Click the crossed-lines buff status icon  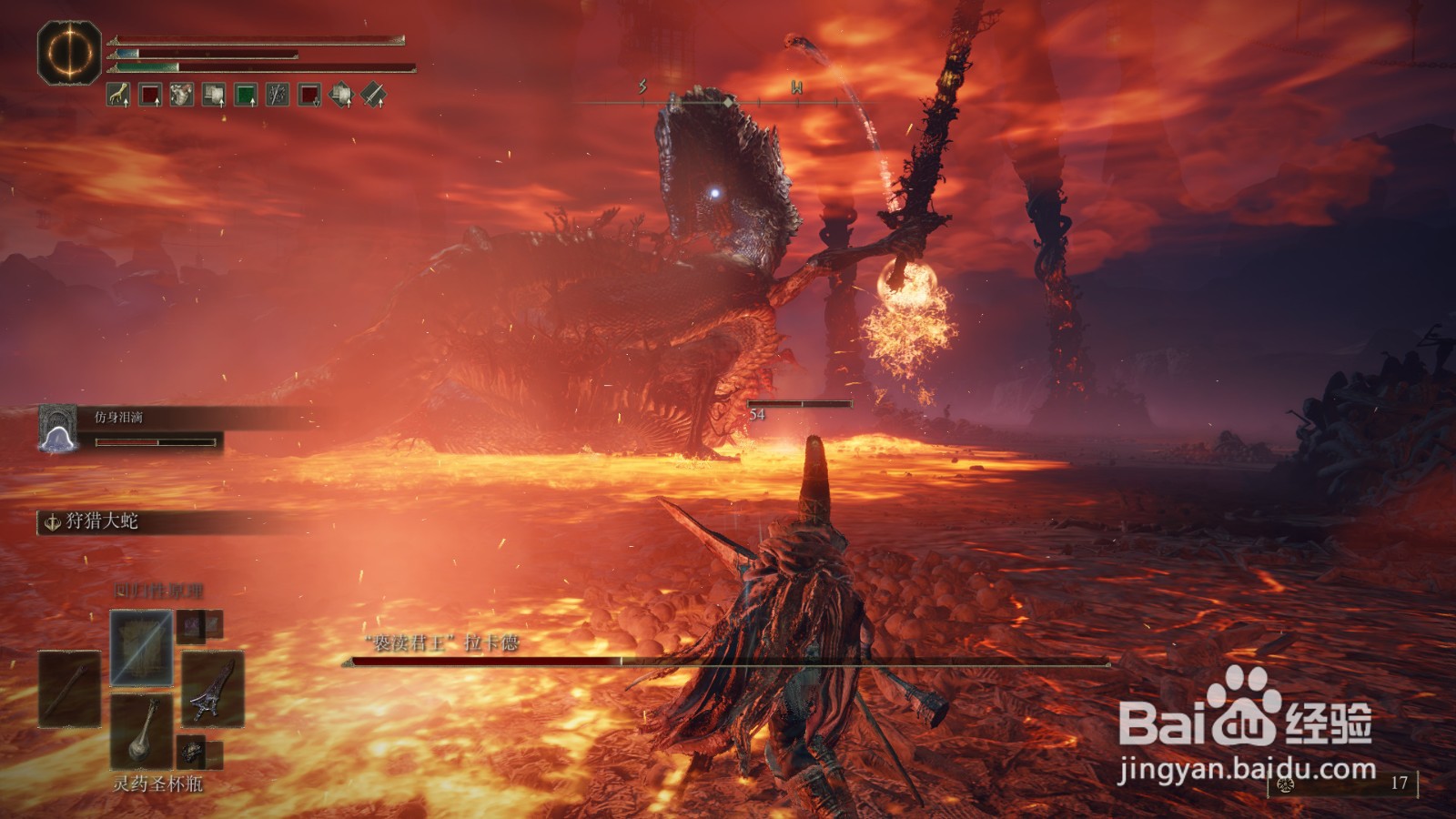[x=278, y=95]
